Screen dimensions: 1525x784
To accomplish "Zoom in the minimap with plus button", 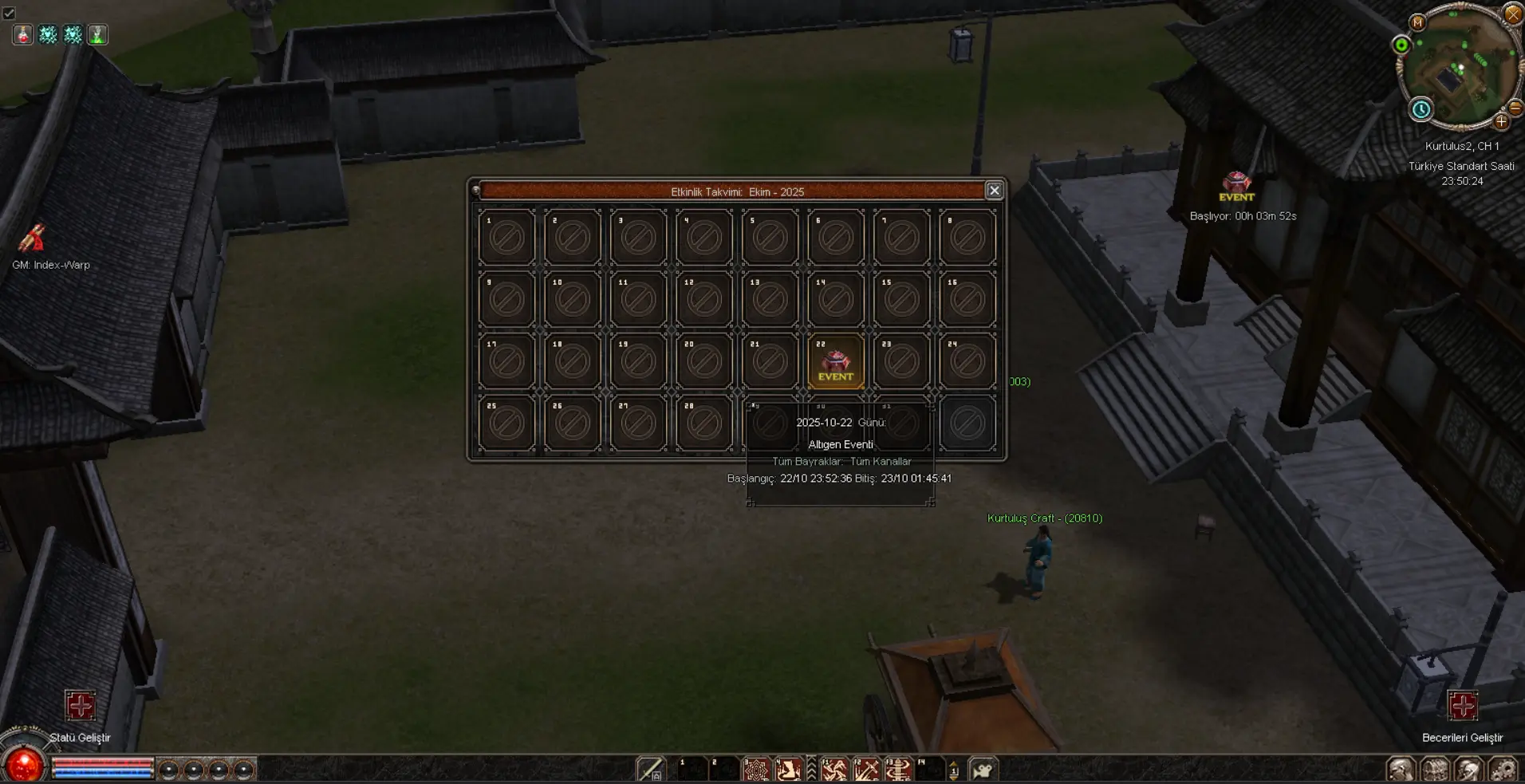I will coord(1501,122).
